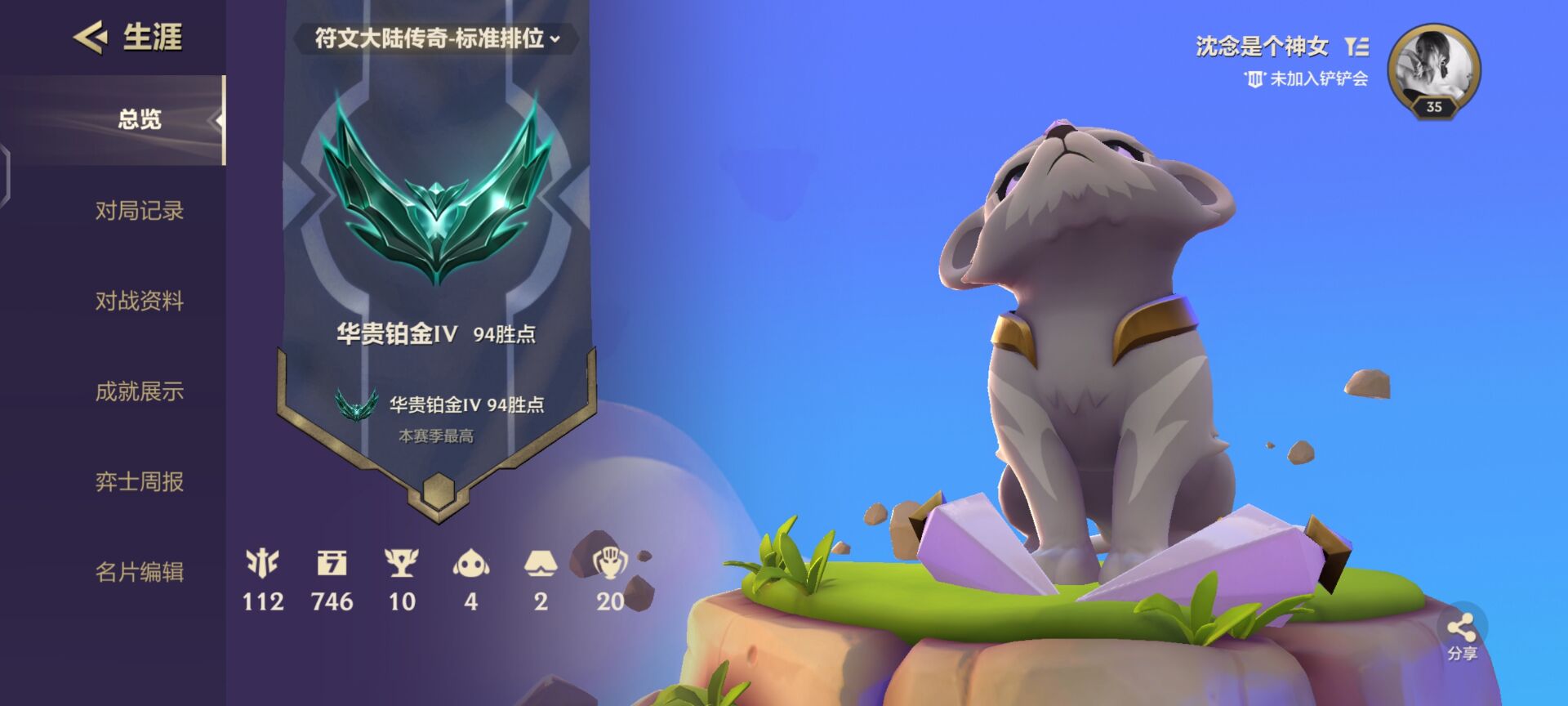The height and width of the screenshot is (706, 1568).
Task: Select the trophy stat icon showing 10
Action: click(x=401, y=564)
